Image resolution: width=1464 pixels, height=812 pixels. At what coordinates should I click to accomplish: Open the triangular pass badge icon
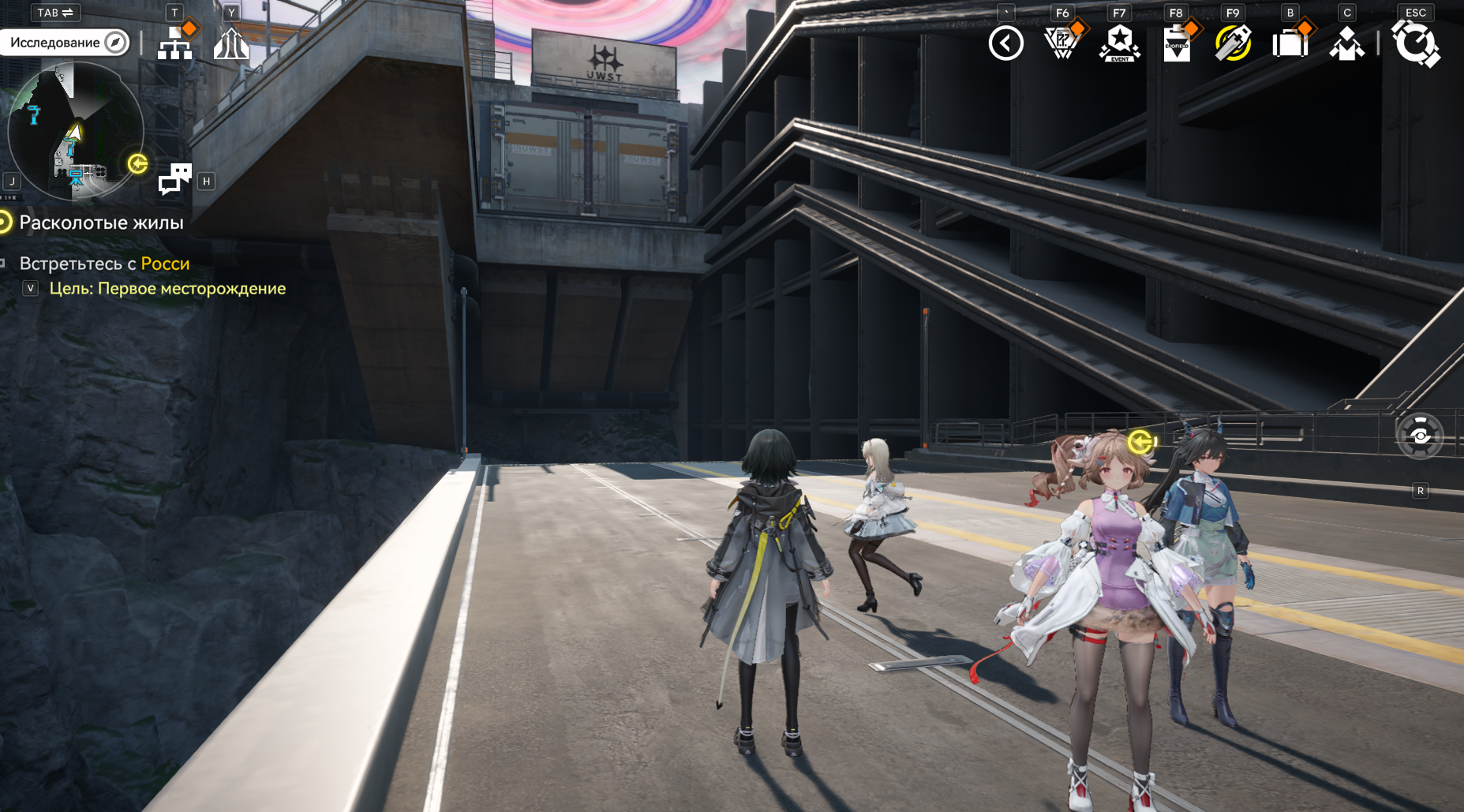(x=1061, y=43)
